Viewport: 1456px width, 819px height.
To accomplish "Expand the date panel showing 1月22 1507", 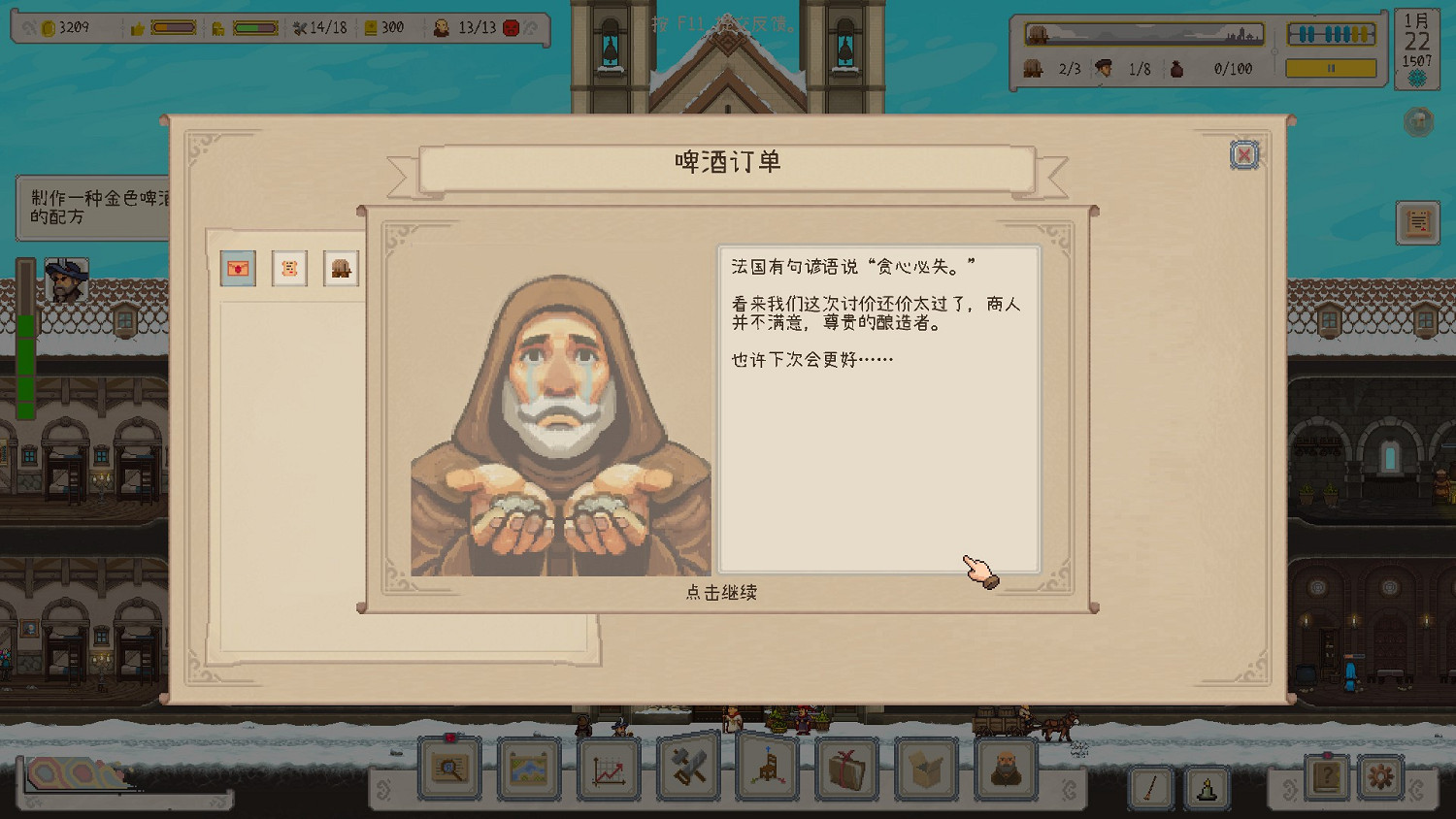I will [x=1417, y=44].
